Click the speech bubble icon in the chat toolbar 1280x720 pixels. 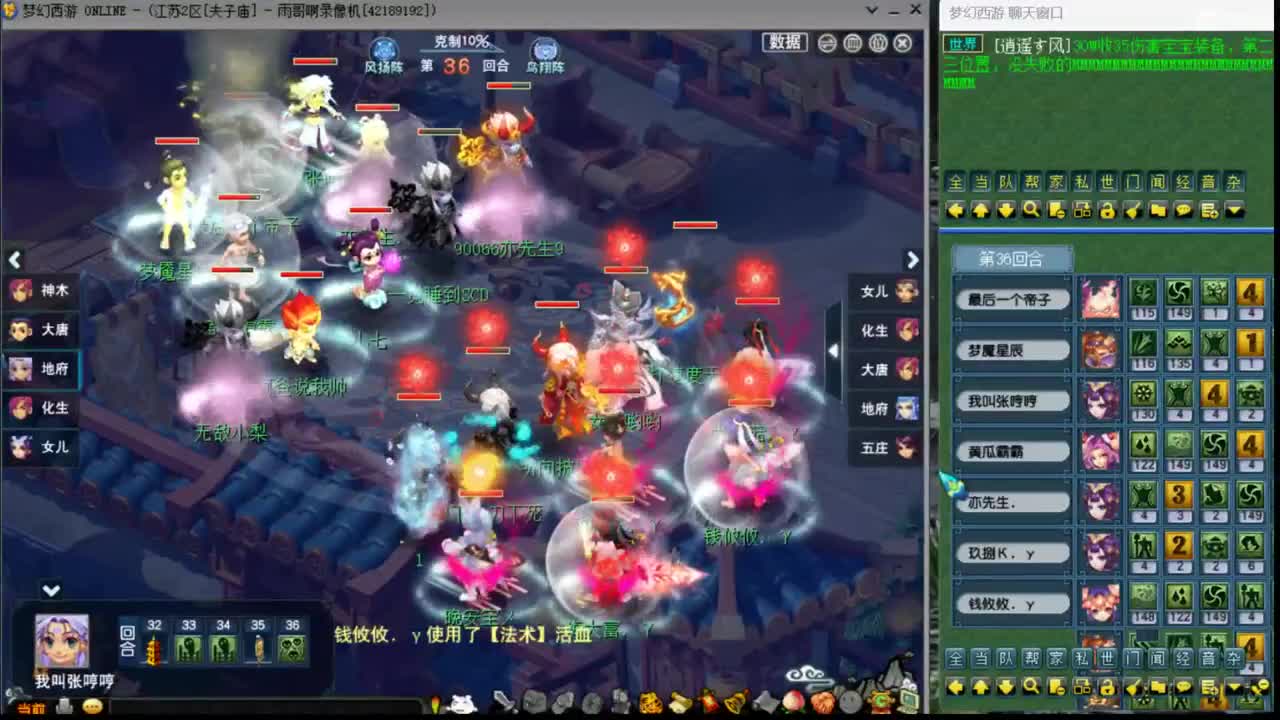point(1184,211)
